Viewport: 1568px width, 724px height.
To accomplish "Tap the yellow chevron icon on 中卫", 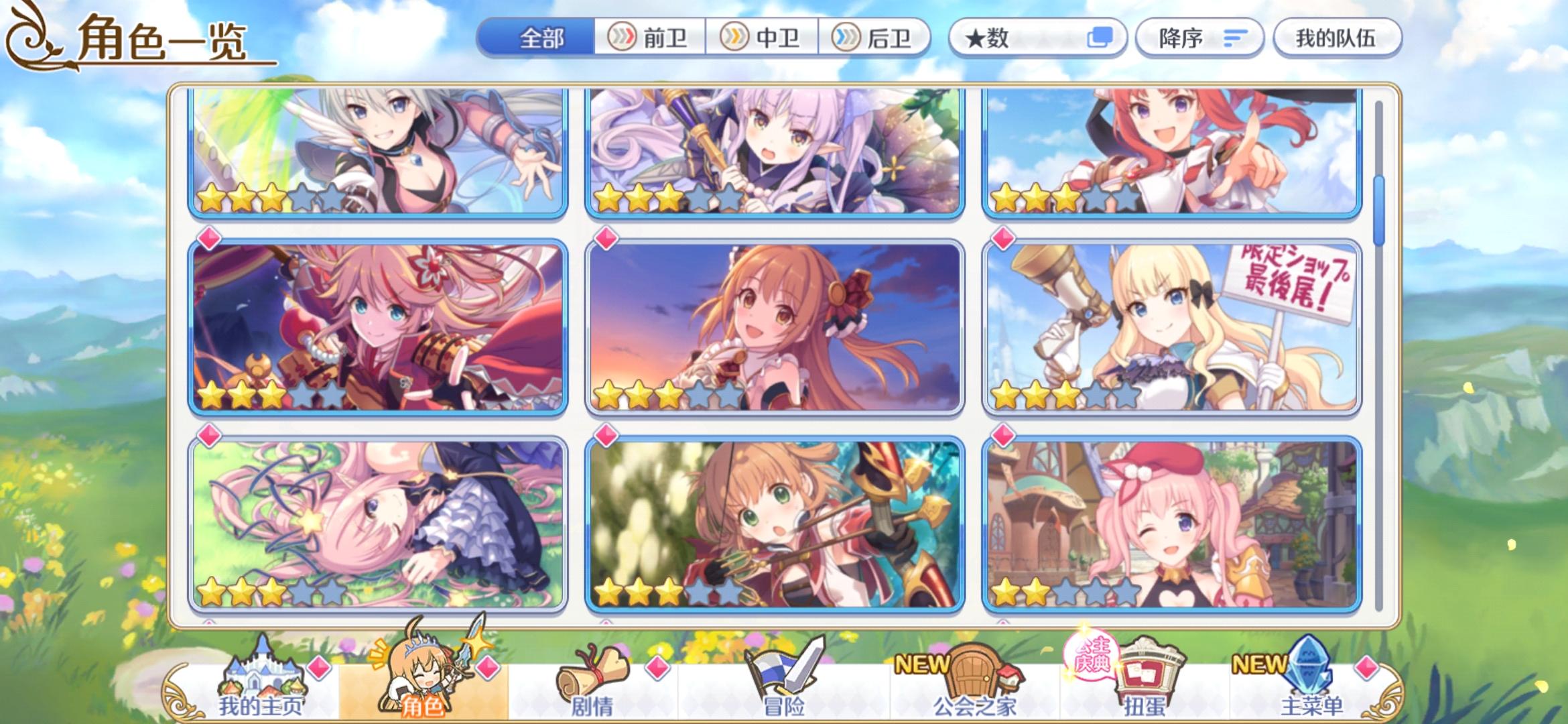I will click(736, 38).
